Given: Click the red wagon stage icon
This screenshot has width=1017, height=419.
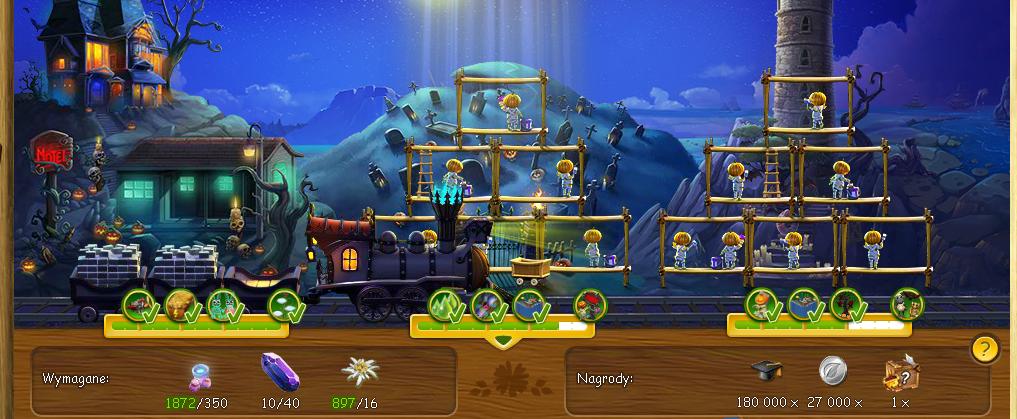Looking at the screenshot, I should (x=138, y=303).
